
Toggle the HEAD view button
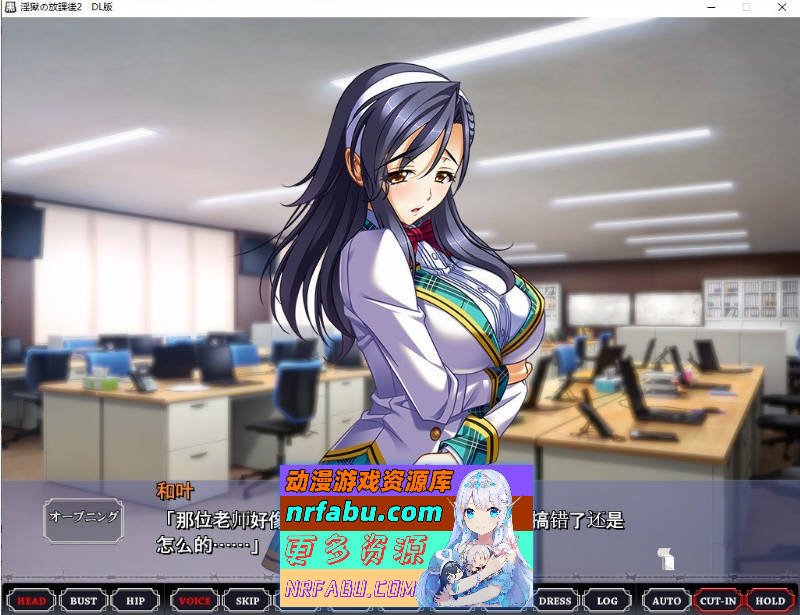pyautogui.click(x=32, y=601)
